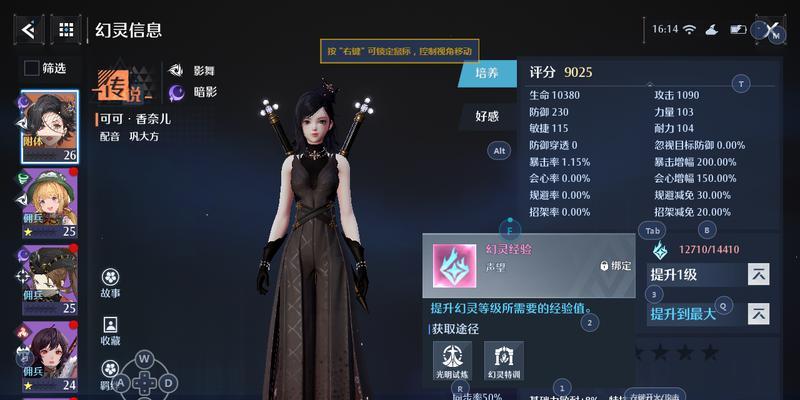800x400 pixels.
Task: Select the 暗影 element icon
Action: pyautogui.click(x=177, y=93)
